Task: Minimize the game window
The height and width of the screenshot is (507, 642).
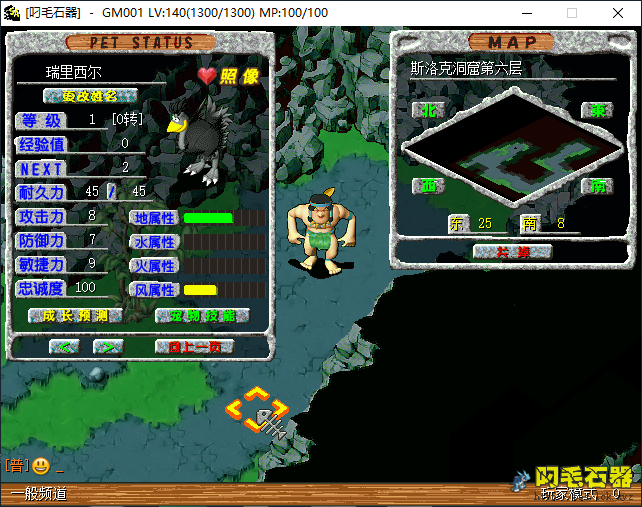Action: coord(527,13)
